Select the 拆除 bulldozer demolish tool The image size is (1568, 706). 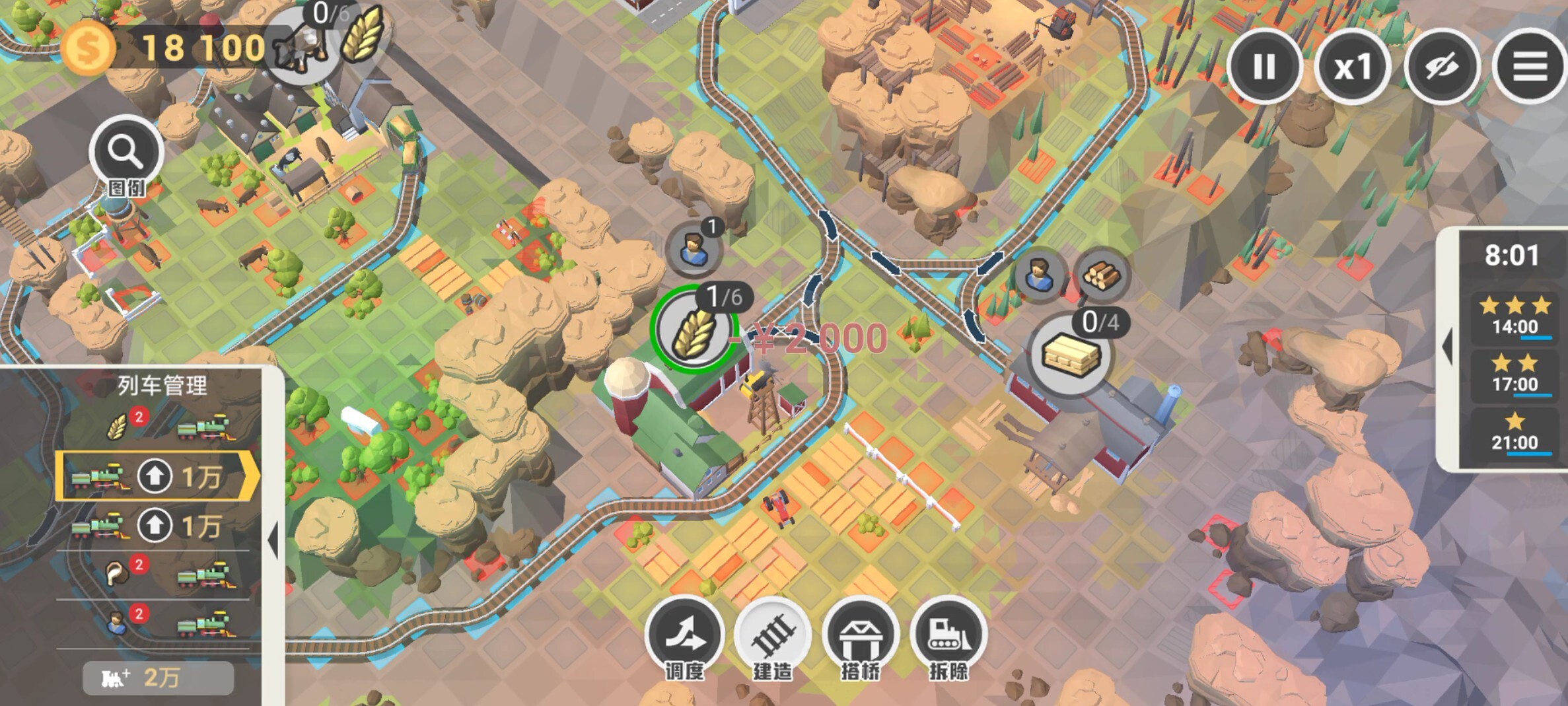click(x=948, y=635)
